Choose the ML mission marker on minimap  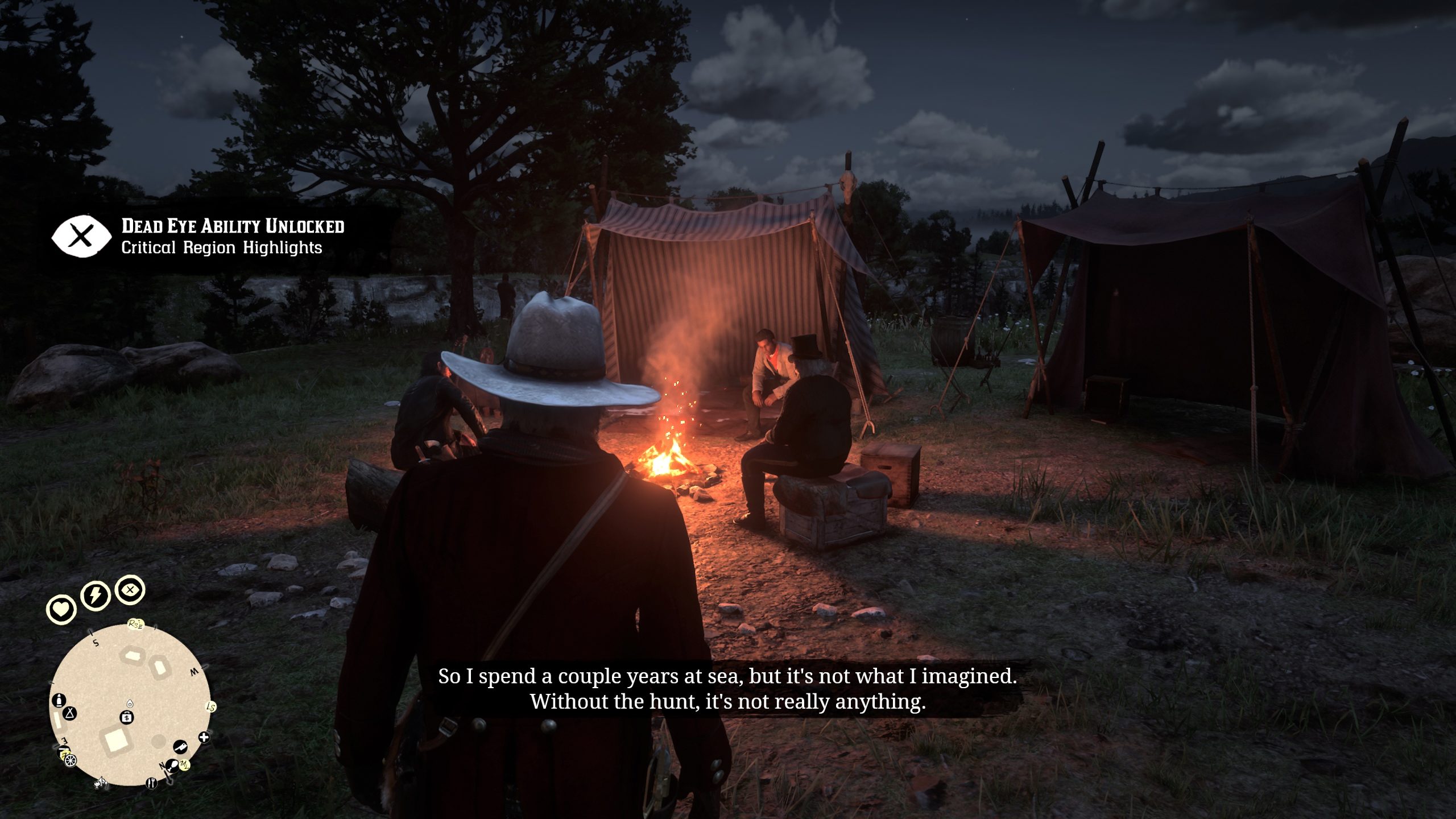(x=185, y=765)
